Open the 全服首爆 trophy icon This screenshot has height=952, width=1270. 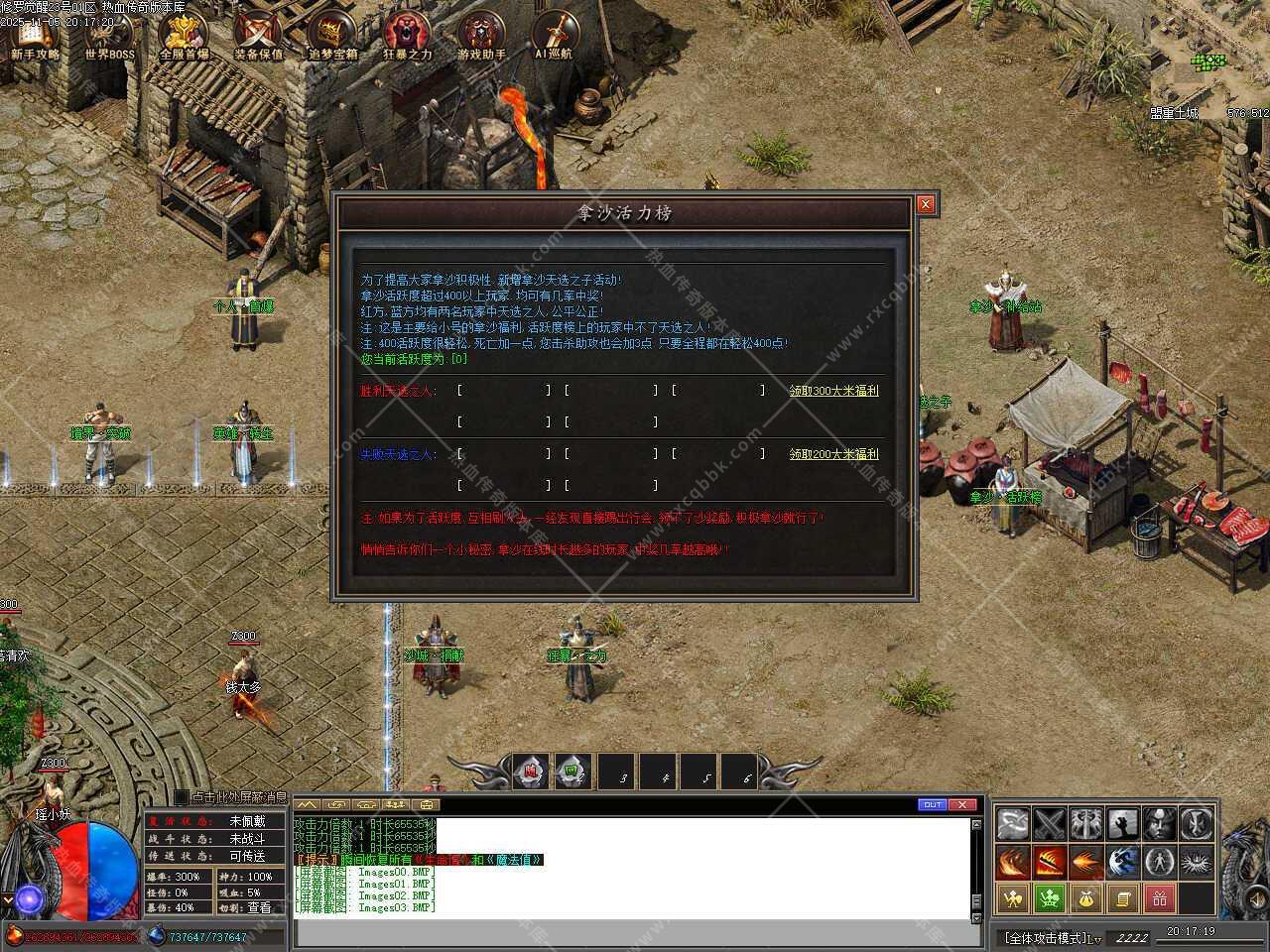click(x=185, y=35)
